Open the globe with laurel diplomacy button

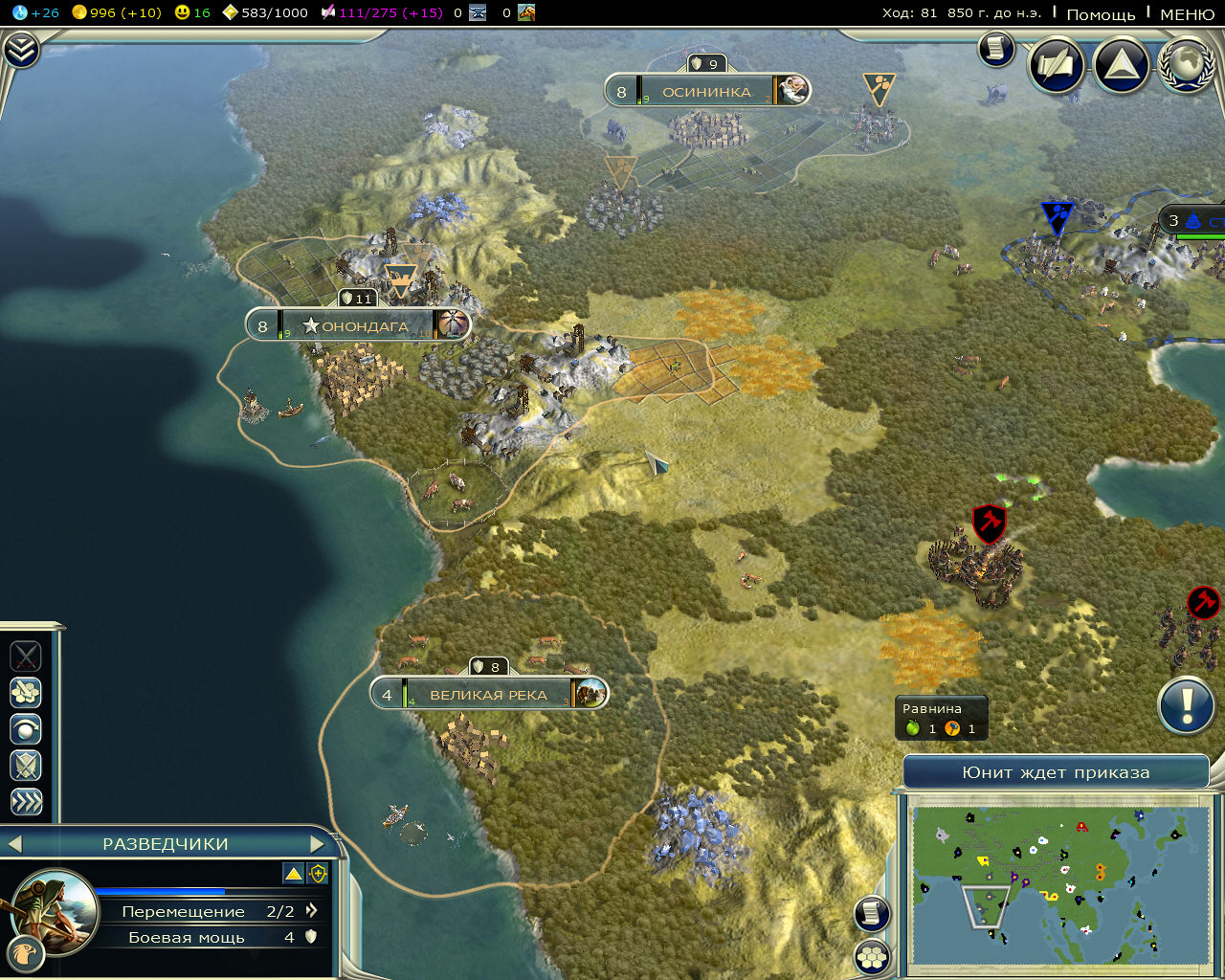(x=1187, y=65)
